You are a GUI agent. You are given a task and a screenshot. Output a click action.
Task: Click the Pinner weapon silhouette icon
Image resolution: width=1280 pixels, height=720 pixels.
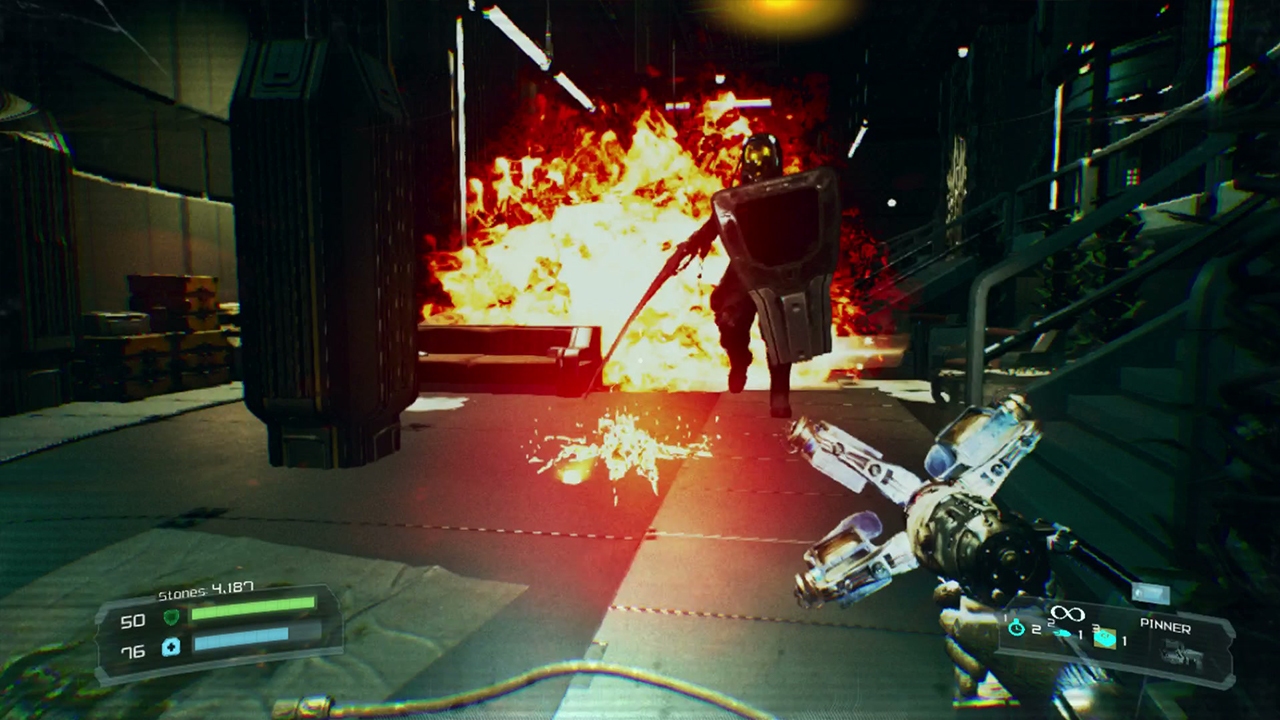coord(1183,652)
